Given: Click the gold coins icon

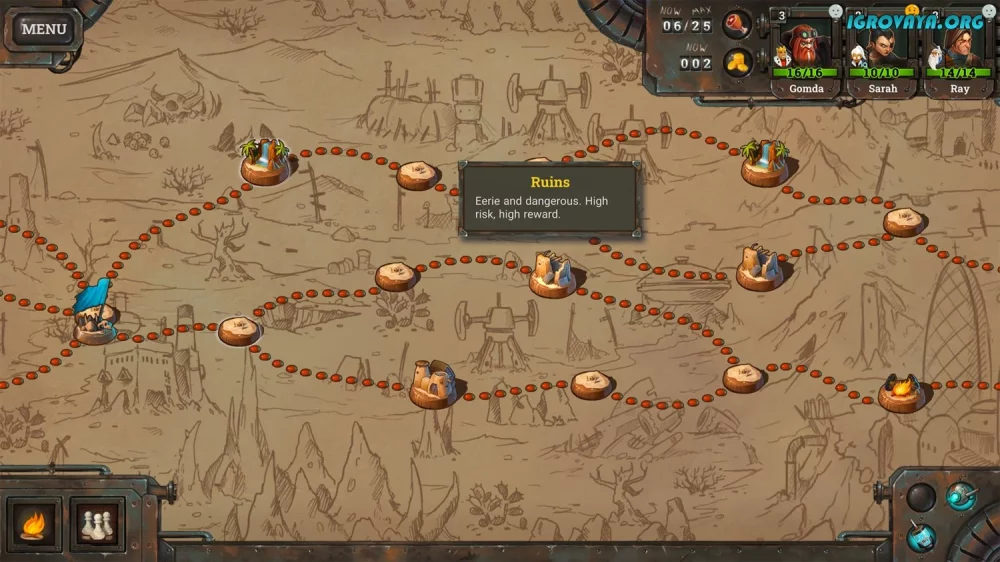Looking at the screenshot, I should (x=737, y=63).
